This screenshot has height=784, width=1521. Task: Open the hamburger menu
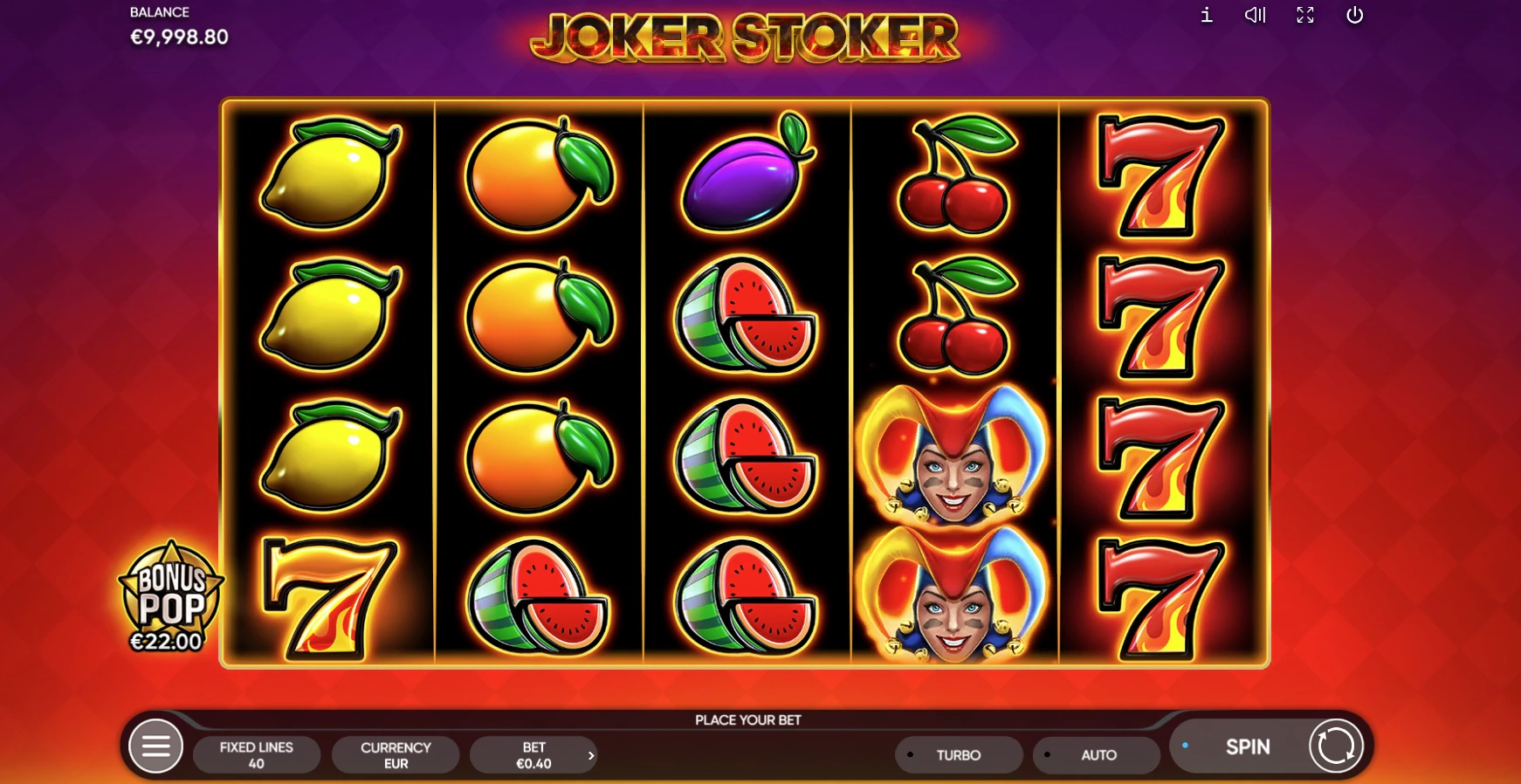point(155,746)
